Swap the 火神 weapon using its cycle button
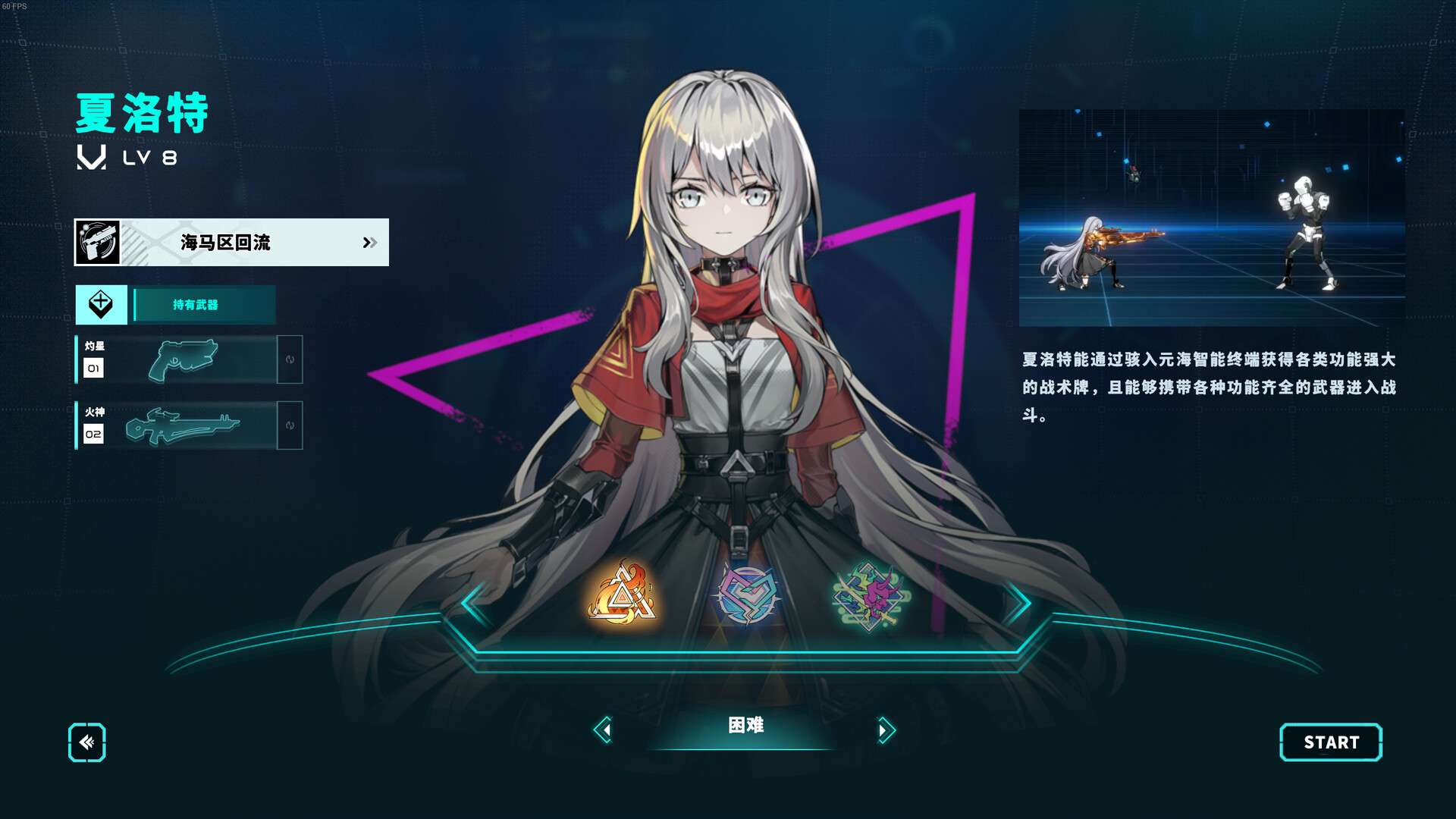The image size is (1456, 819). click(290, 425)
